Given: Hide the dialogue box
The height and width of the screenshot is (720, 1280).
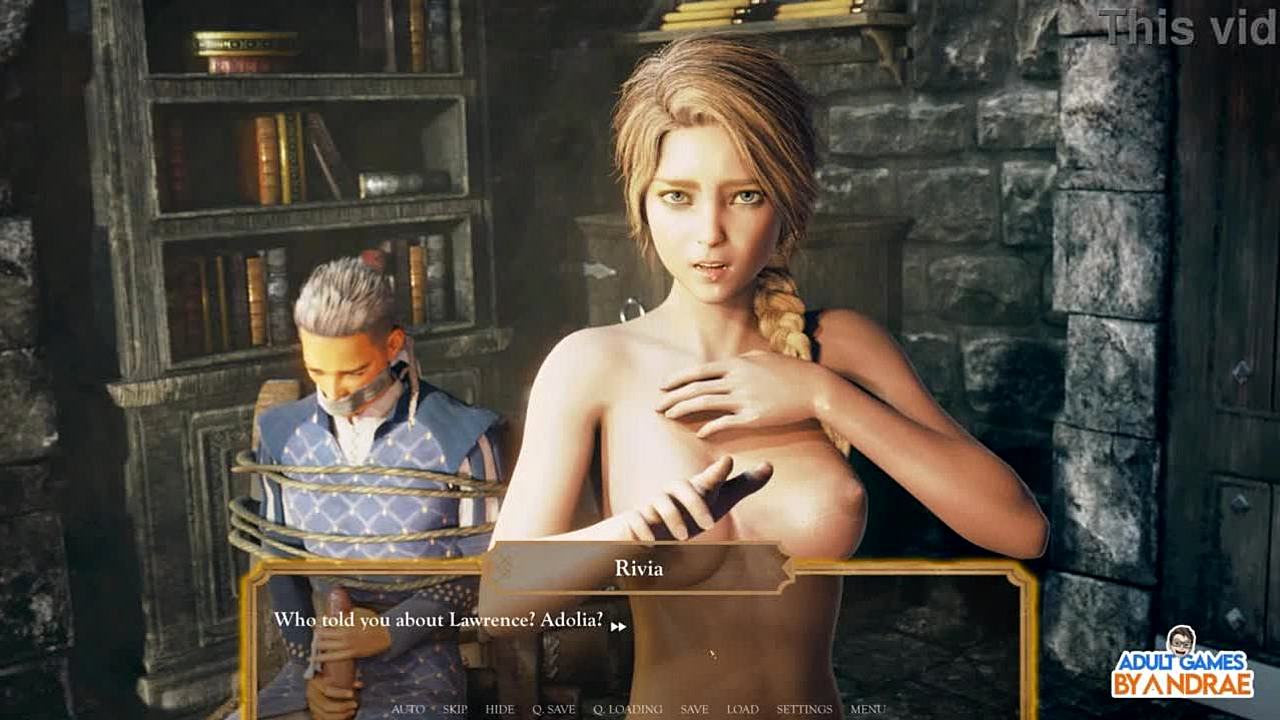Looking at the screenshot, I should click(x=500, y=709).
